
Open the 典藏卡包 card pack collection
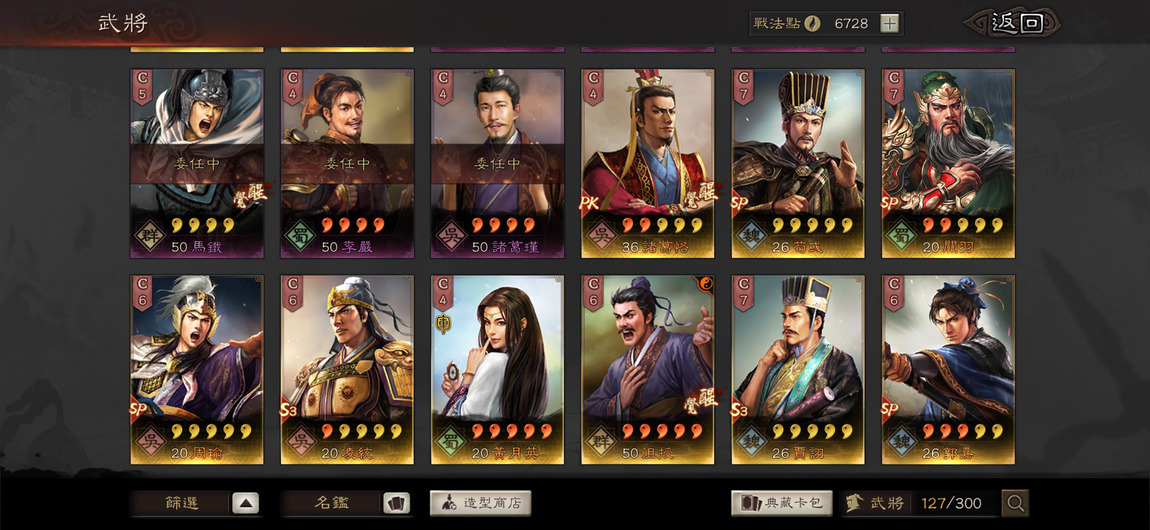781,503
